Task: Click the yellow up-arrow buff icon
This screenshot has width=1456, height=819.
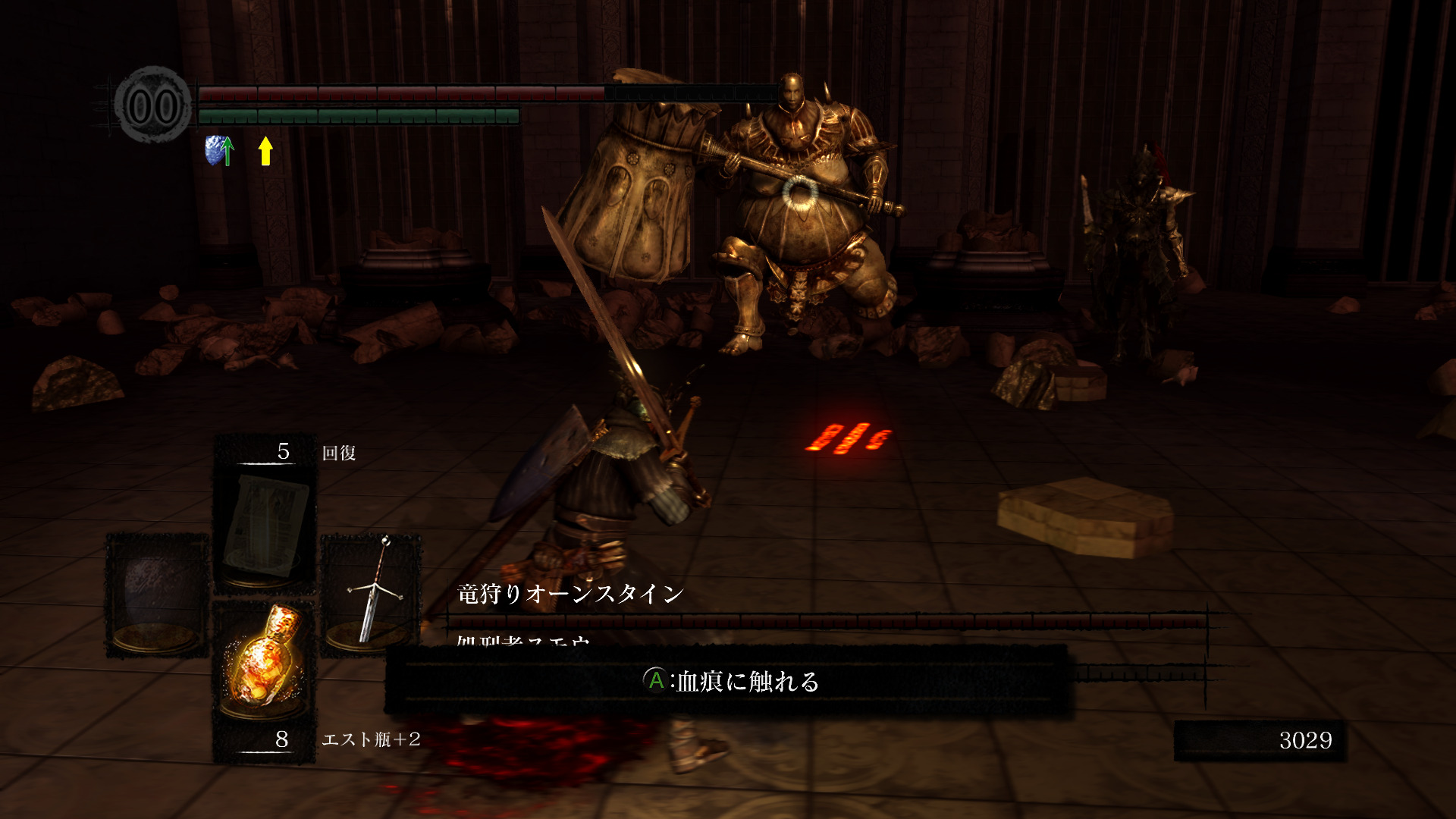Action: tap(265, 150)
